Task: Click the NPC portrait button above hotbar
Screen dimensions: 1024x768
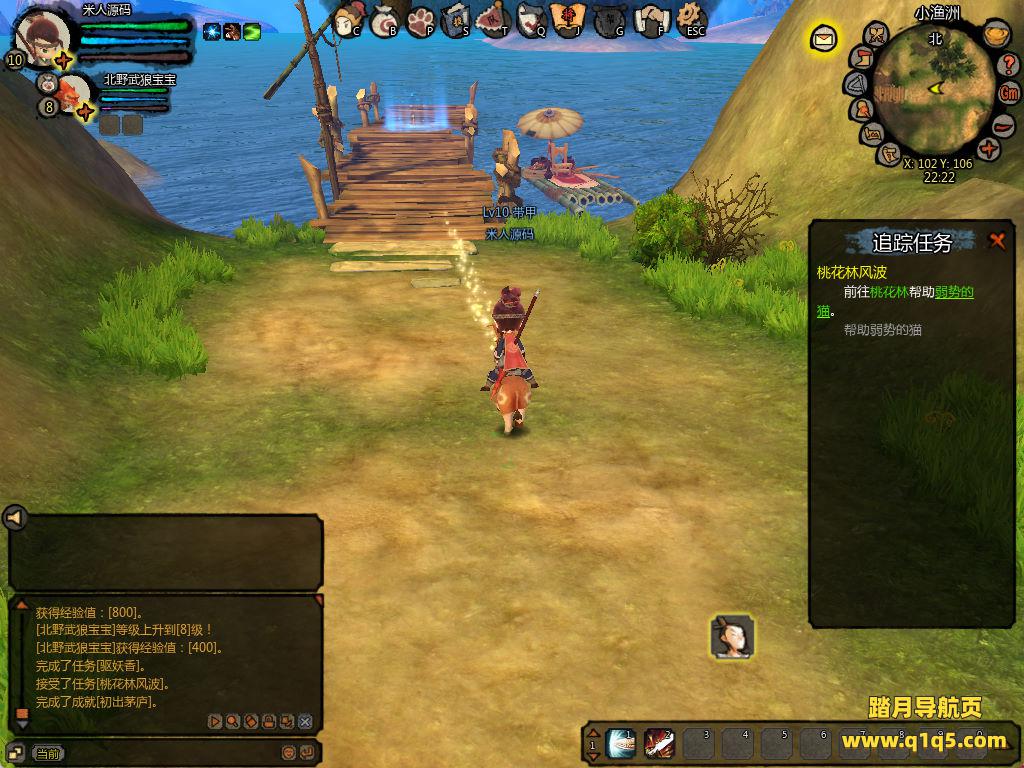Action: pyautogui.click(x=731, y=637)
